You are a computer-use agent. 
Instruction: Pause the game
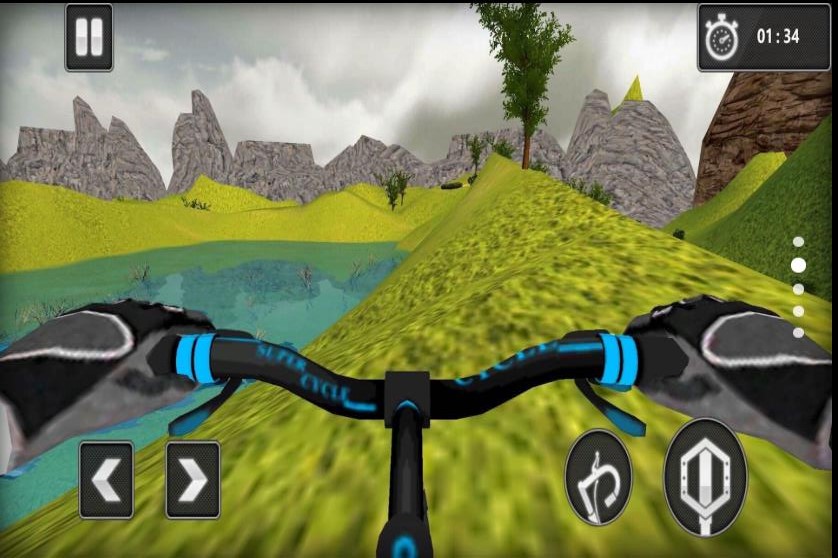click(89, 38)
